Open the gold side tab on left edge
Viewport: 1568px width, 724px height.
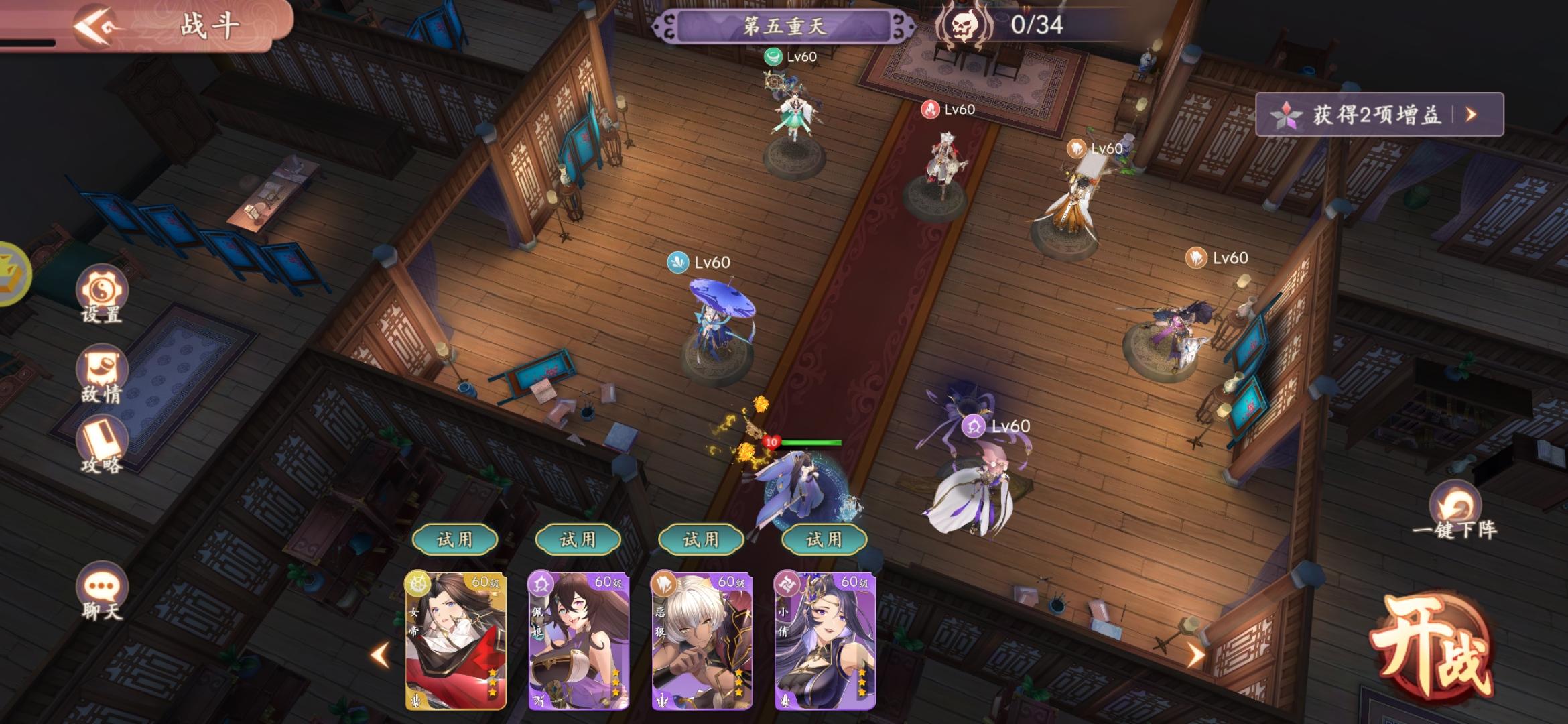(13, 274)
